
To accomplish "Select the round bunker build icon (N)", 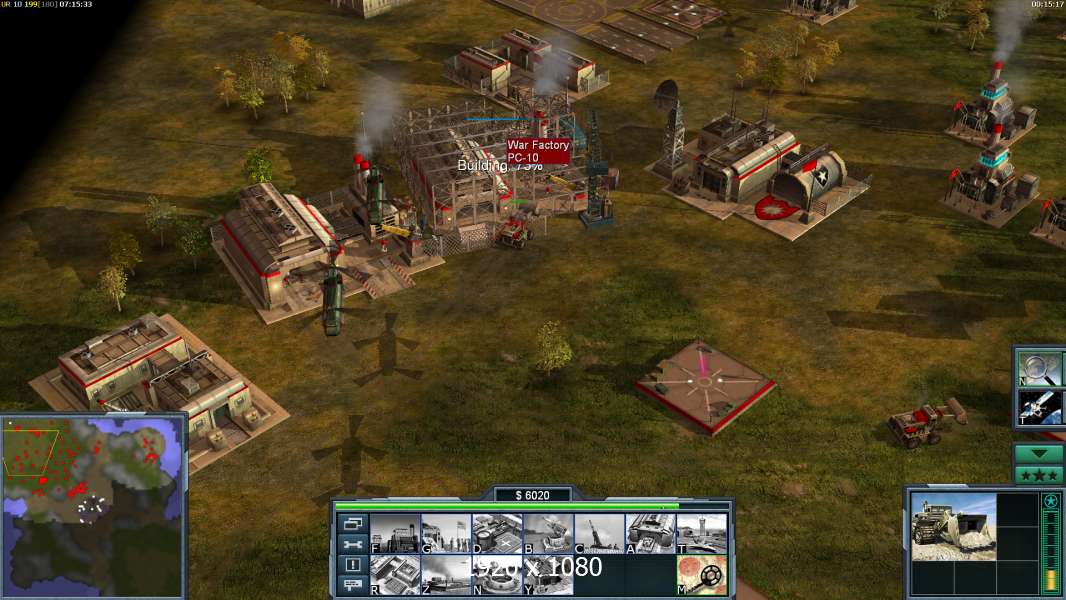I will point(497,575).
